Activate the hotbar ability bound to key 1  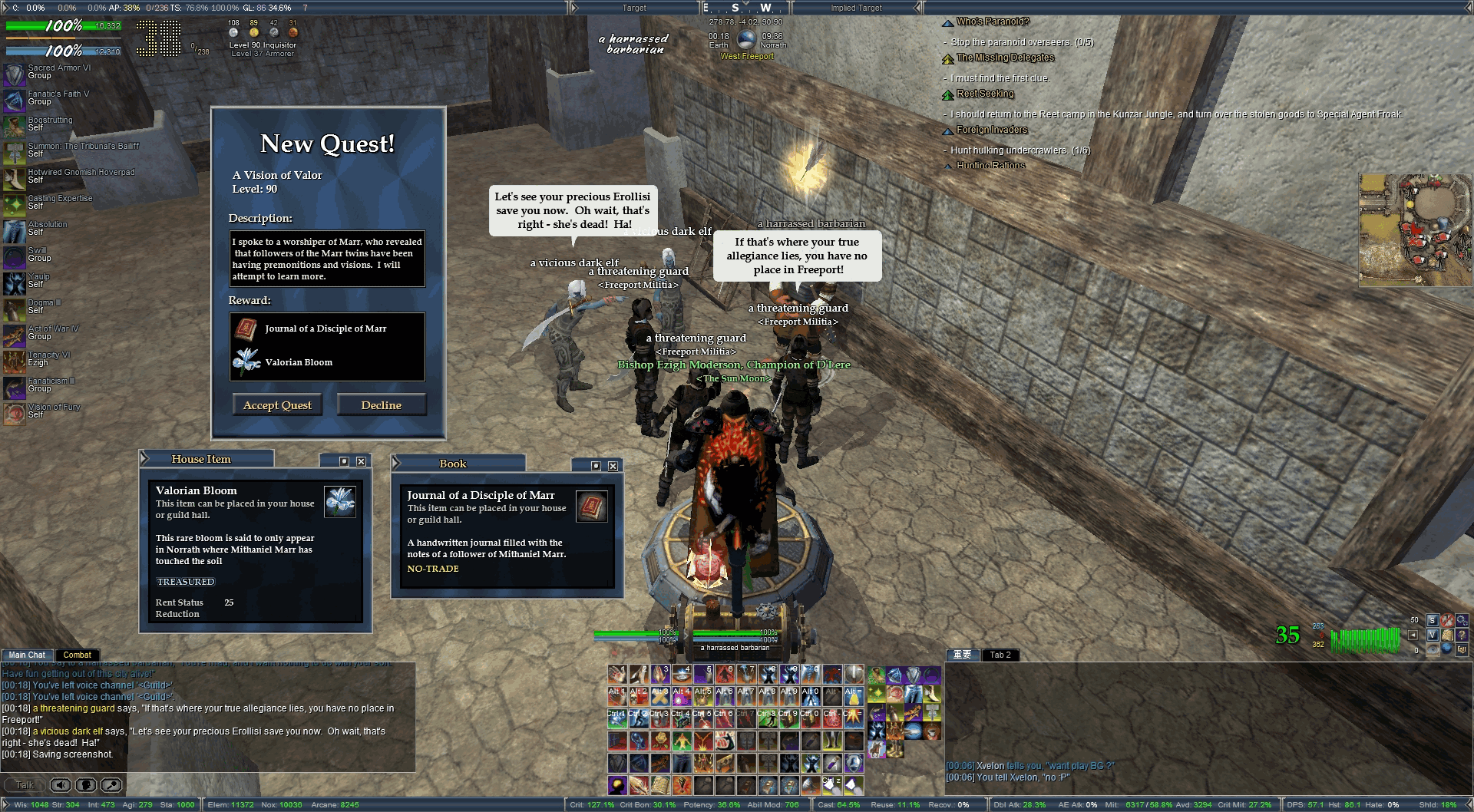coord(617,675)
